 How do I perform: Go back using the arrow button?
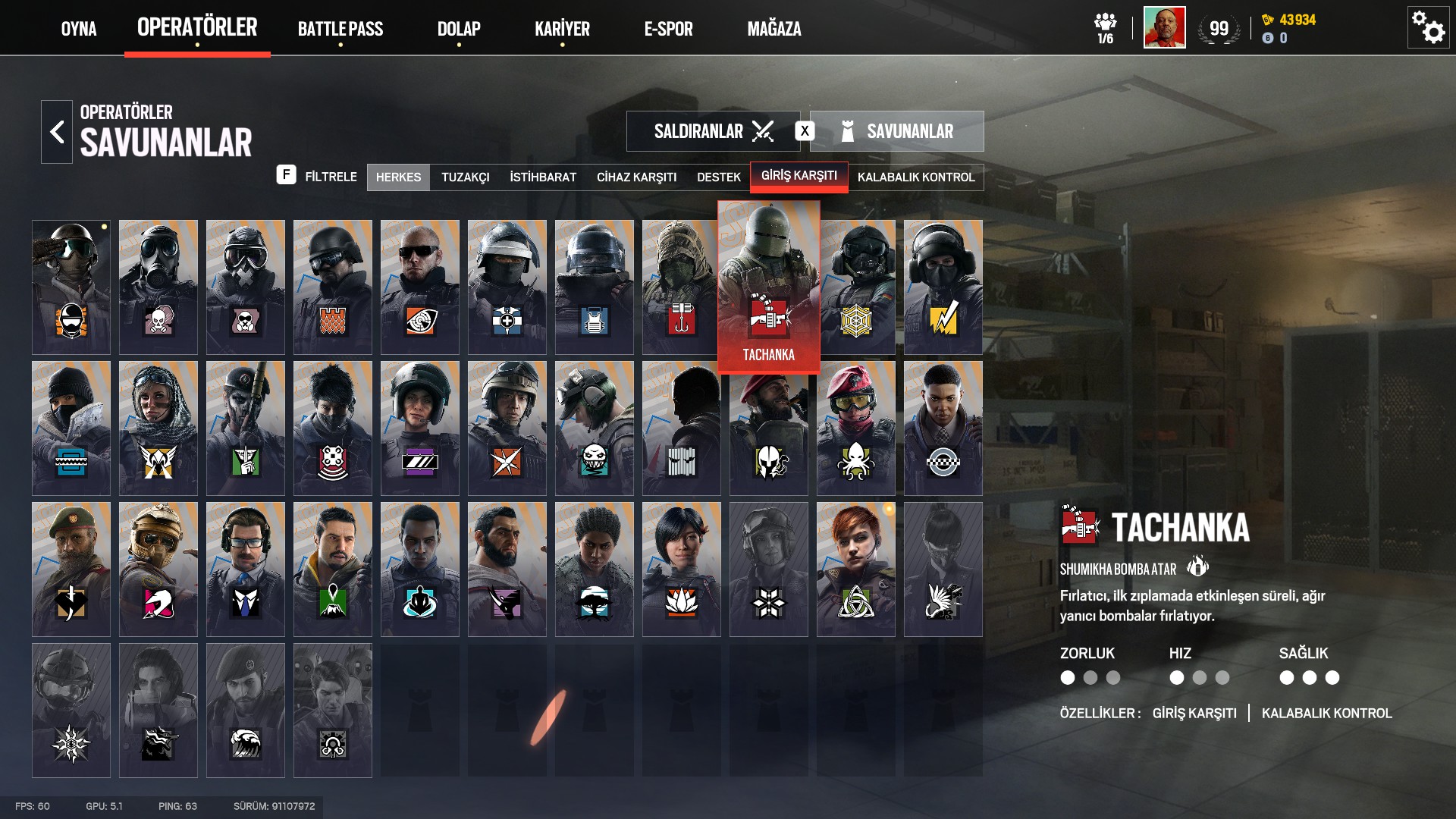57,132
